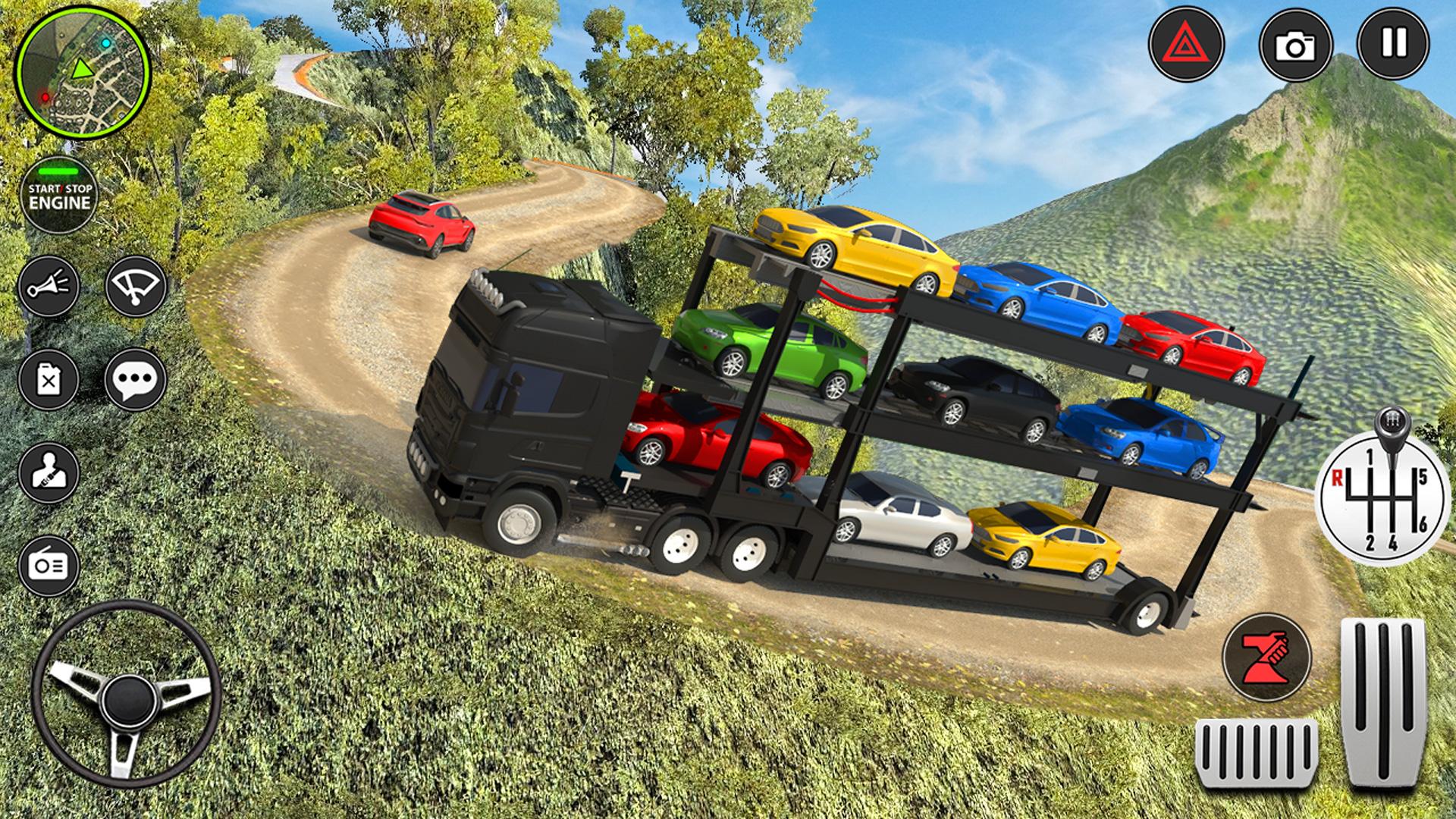Activate the windshield wiper button
The height and width of the screenshot is (819, 1456).
pos(136,286)
